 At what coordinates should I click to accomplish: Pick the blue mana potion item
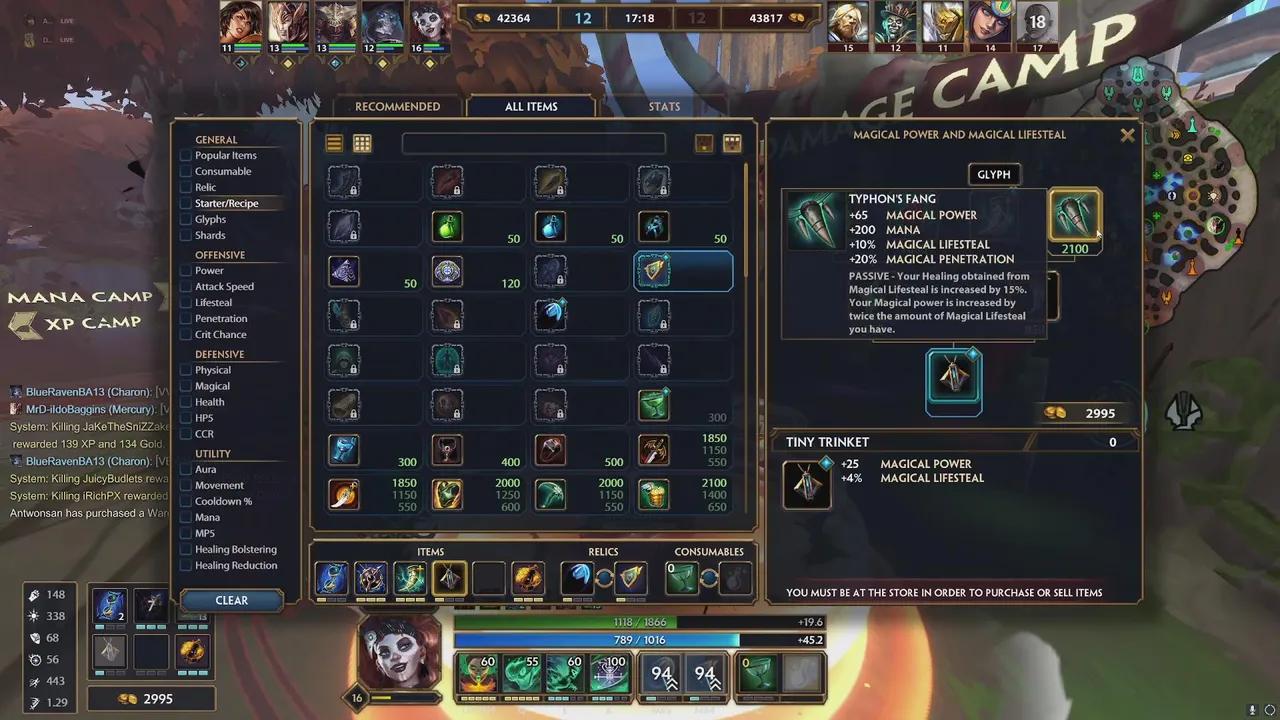point(550,227)
